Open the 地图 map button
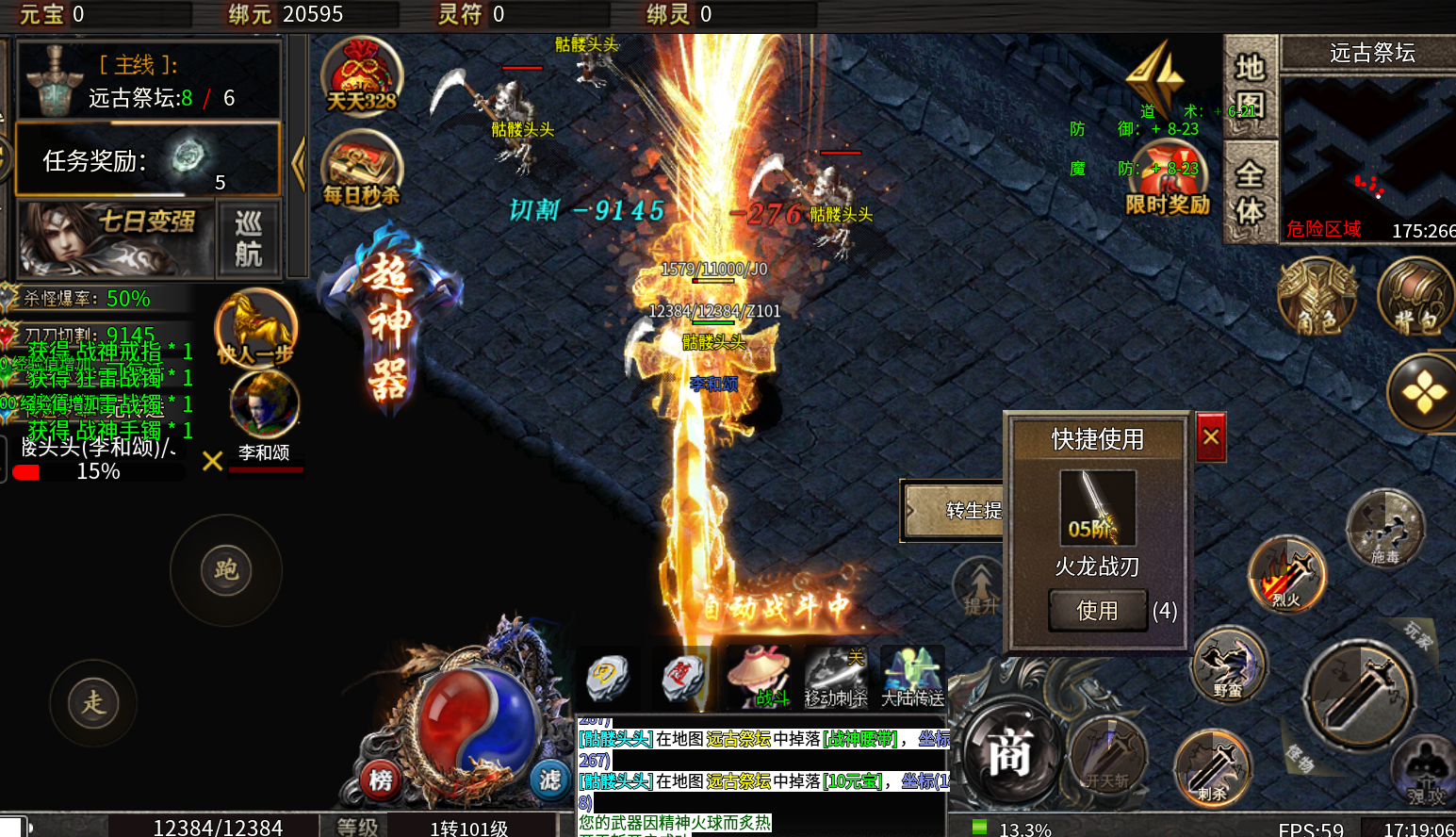The width and height of the screenshot is (1456, 837). click(x=1250, y=87)
